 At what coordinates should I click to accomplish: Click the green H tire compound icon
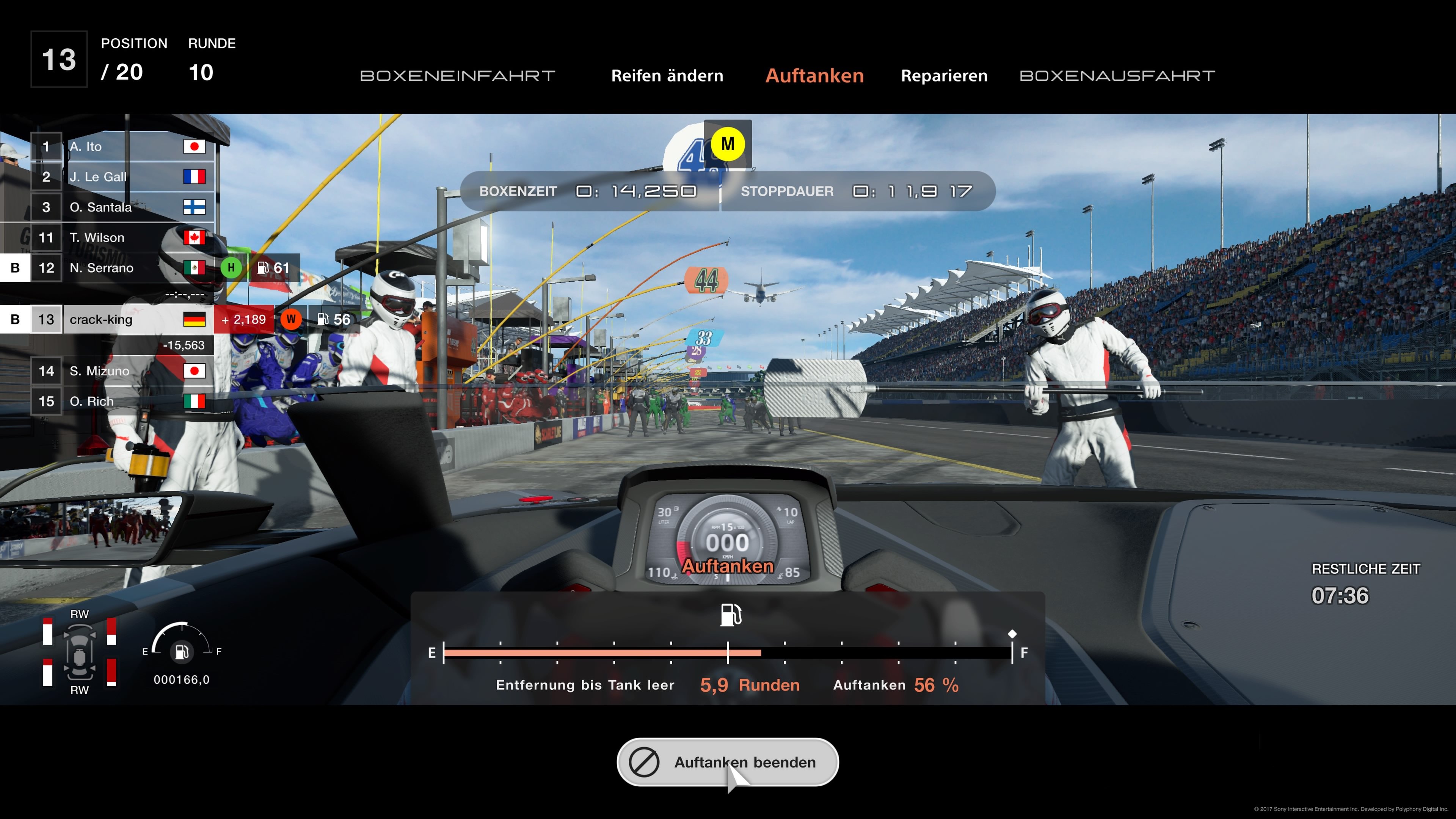click(x=231, y=268)
